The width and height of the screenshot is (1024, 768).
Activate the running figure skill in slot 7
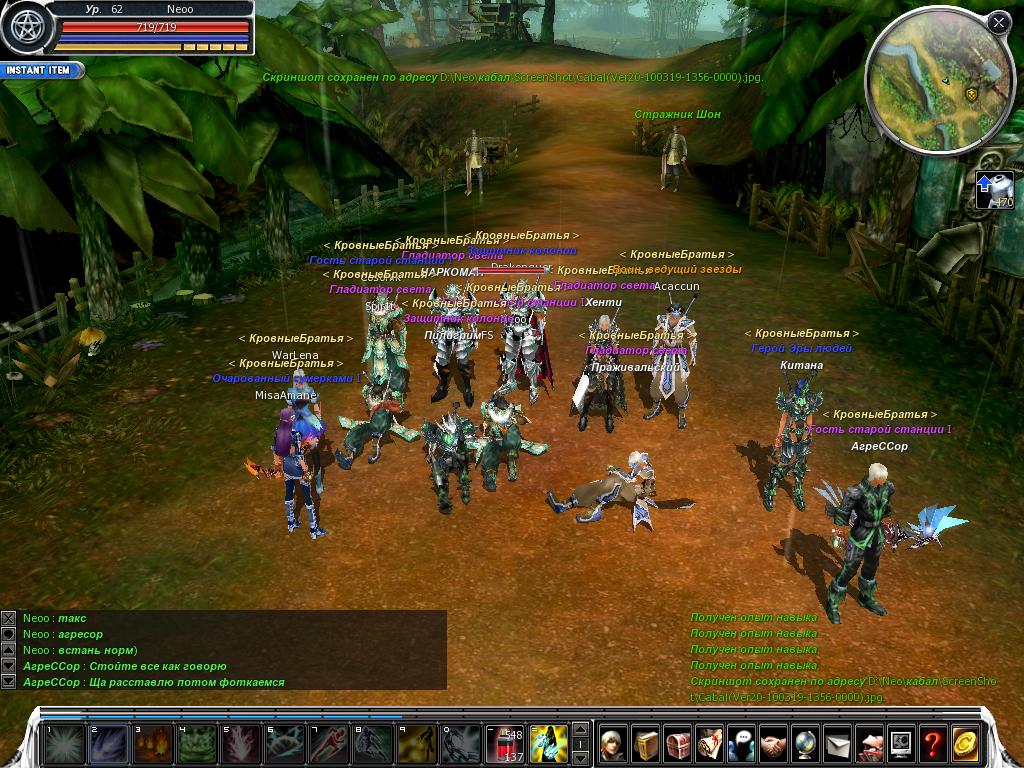pos(327,744)
